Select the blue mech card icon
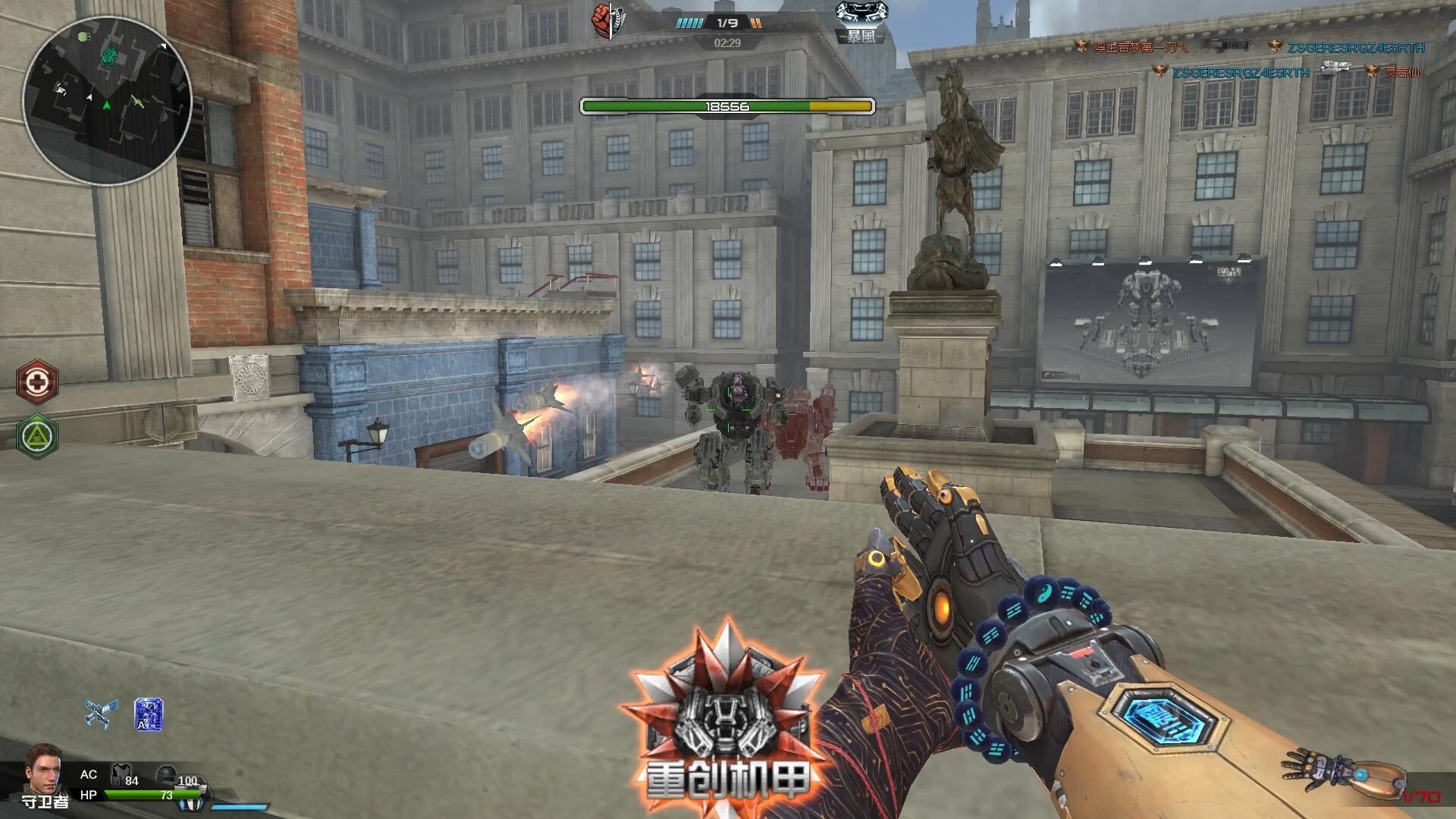Viewport: 1456px width, 819px height. pyautogui.click(x=148, y=714)
